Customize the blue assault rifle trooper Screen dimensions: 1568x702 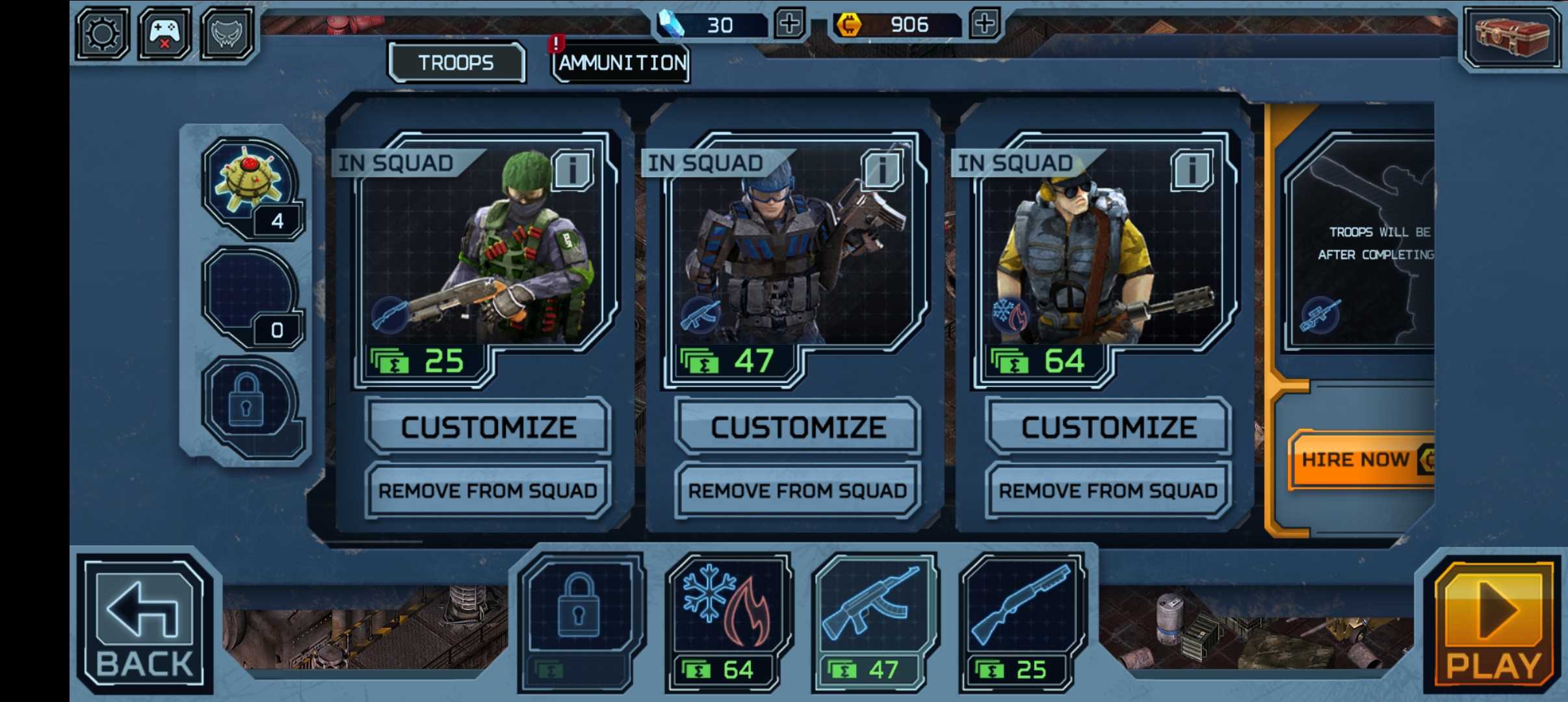798,427
